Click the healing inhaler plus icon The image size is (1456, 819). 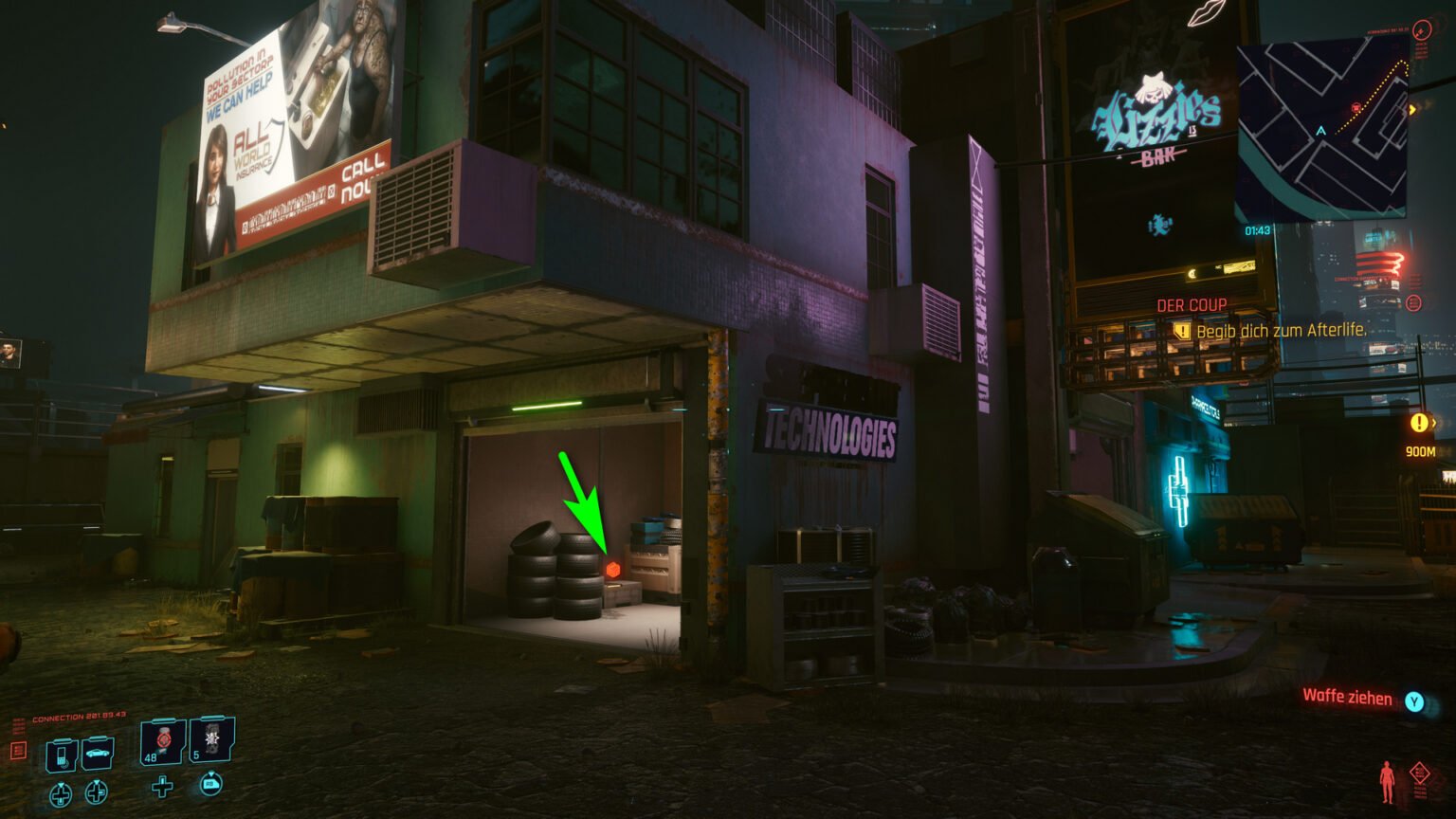tap(162, 788)
